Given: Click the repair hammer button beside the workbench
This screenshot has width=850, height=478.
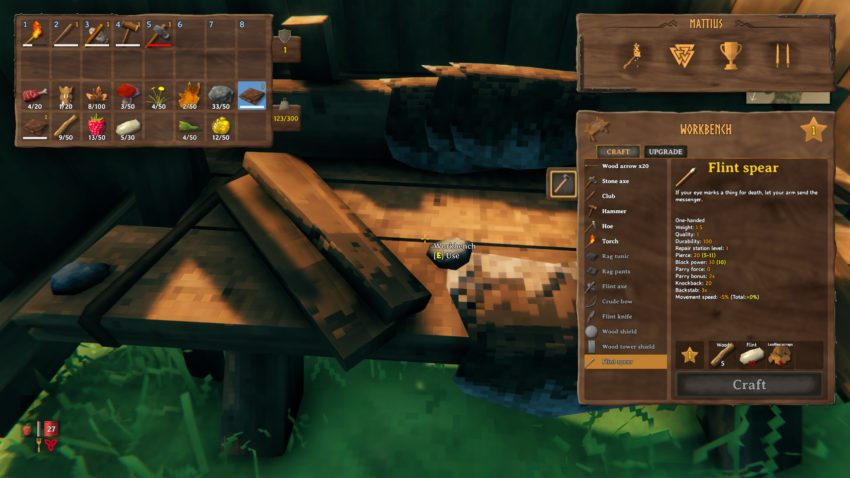Looking at the screenshot, I should (x=562, y=183).
